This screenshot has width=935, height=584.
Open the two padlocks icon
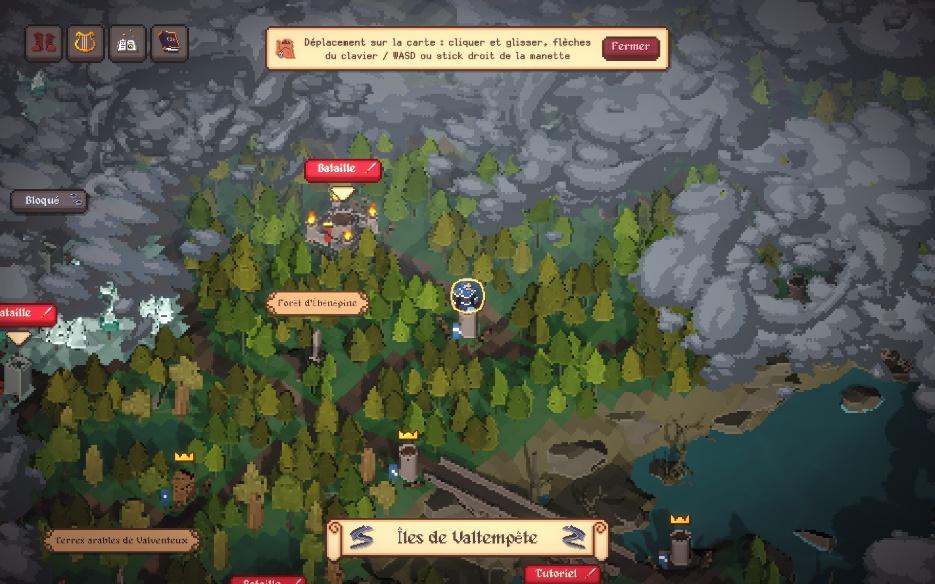tap(128, 43)
